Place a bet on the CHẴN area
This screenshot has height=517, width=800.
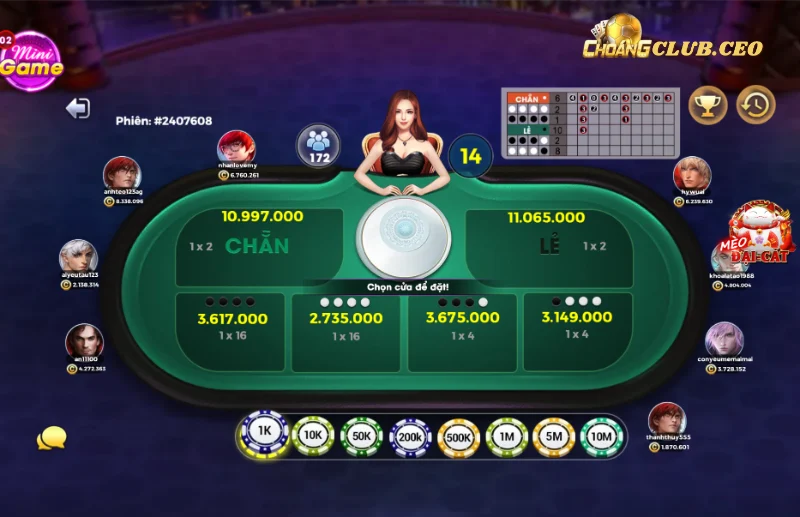pos(258,246)
